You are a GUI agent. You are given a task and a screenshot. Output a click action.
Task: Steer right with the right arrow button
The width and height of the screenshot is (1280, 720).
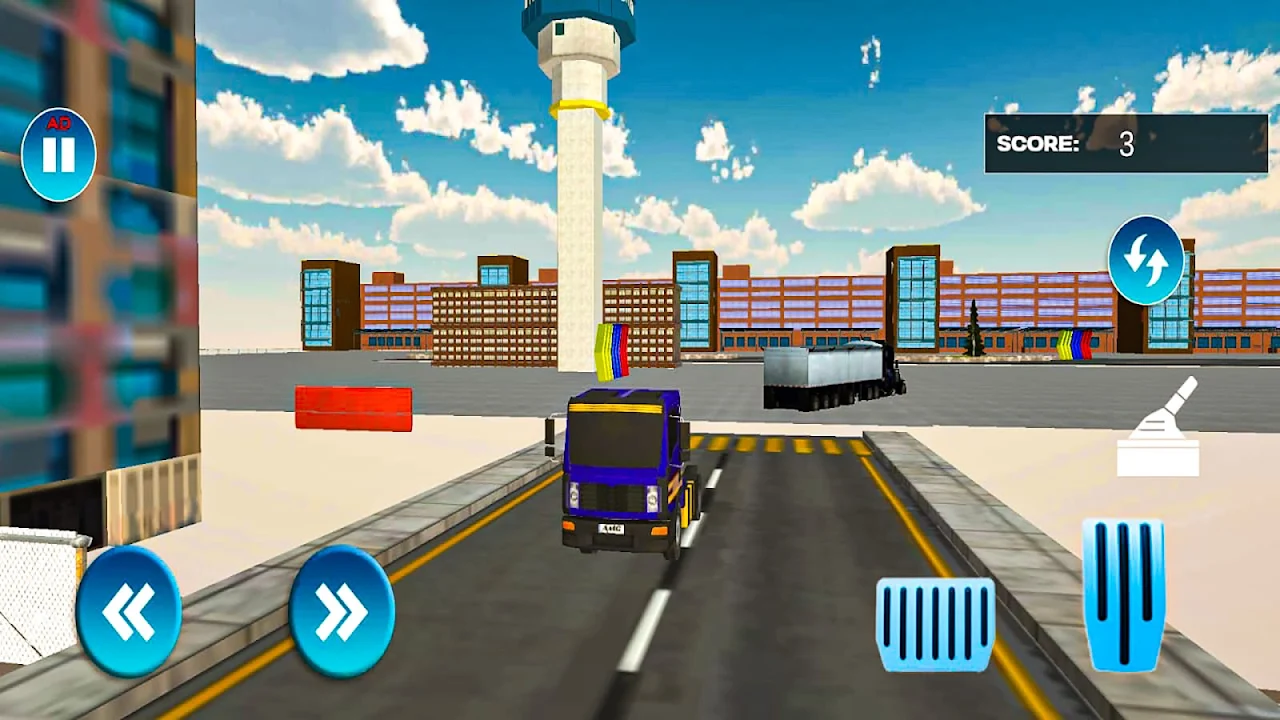pyautogui.click(x=341, y=611)
